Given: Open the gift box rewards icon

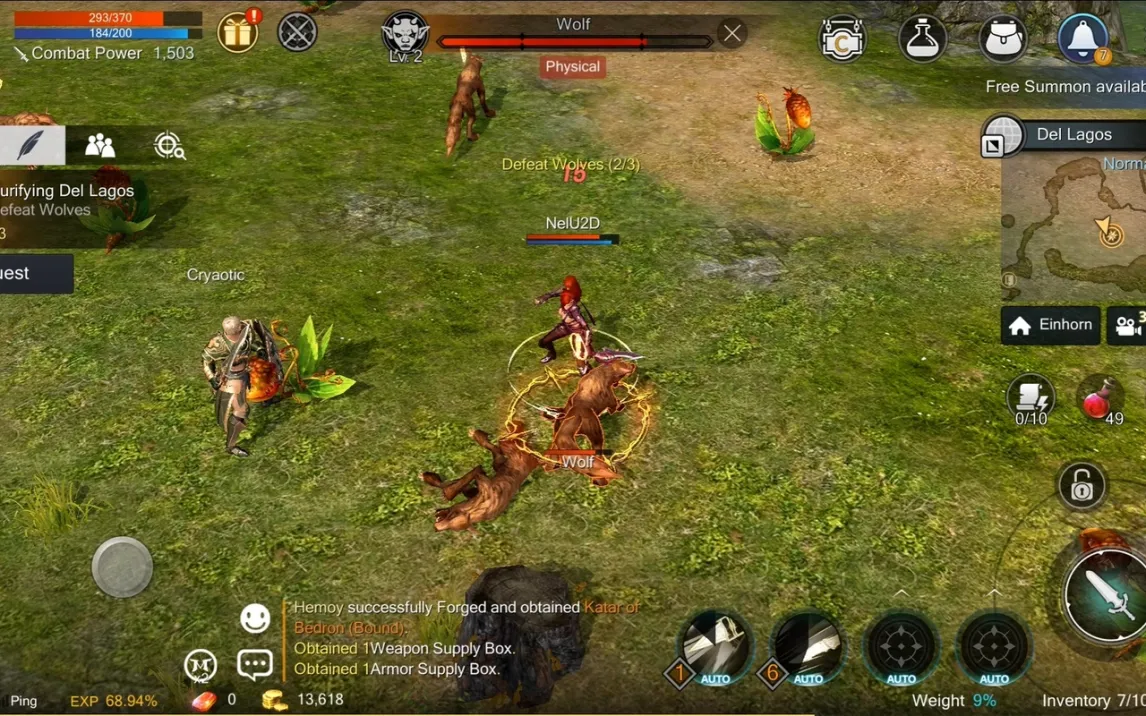Looking at the screenshot, I should click(238, 33).
